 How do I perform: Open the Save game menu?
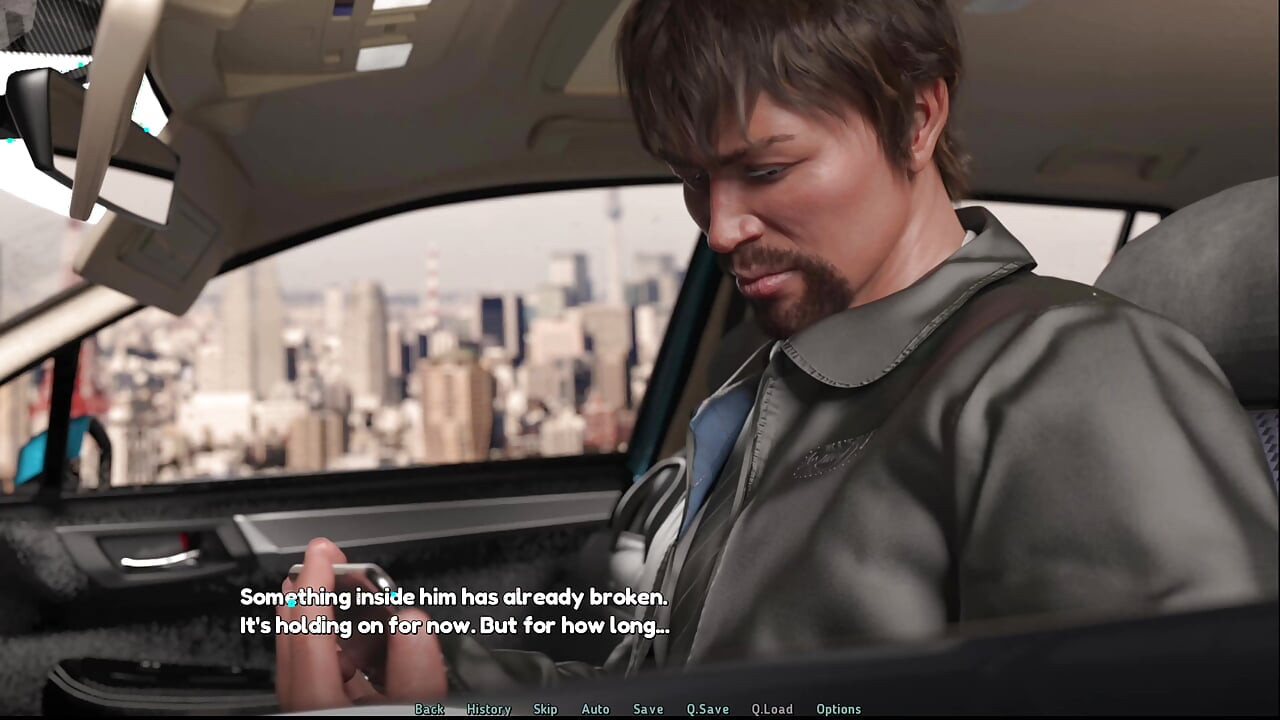[648, 709]
